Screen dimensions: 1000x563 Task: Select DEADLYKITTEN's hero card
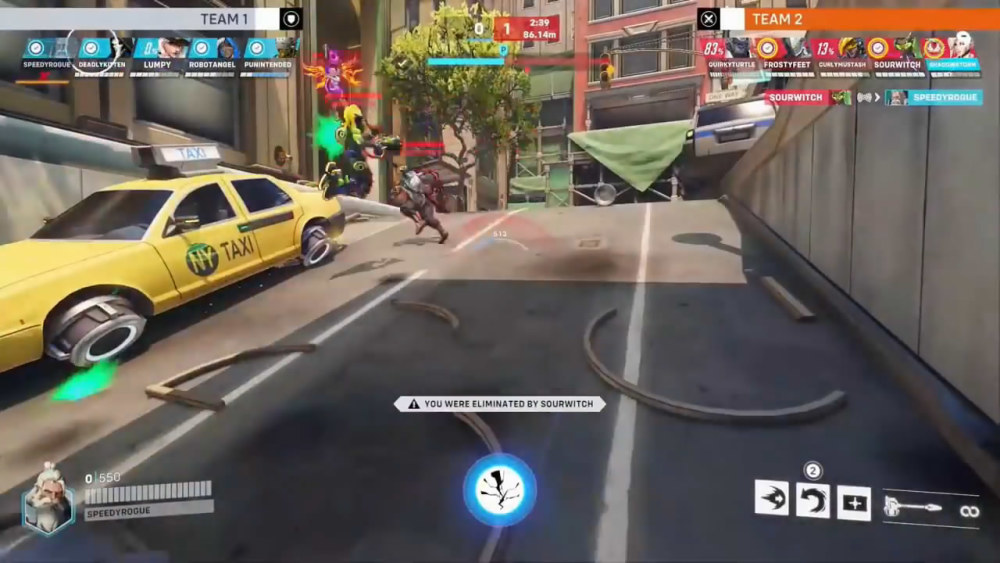point(103,53)
